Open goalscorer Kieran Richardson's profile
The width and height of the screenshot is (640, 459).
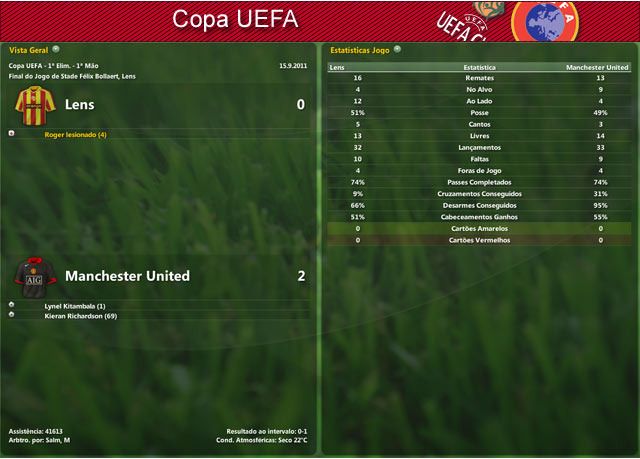tap(80, 316)
